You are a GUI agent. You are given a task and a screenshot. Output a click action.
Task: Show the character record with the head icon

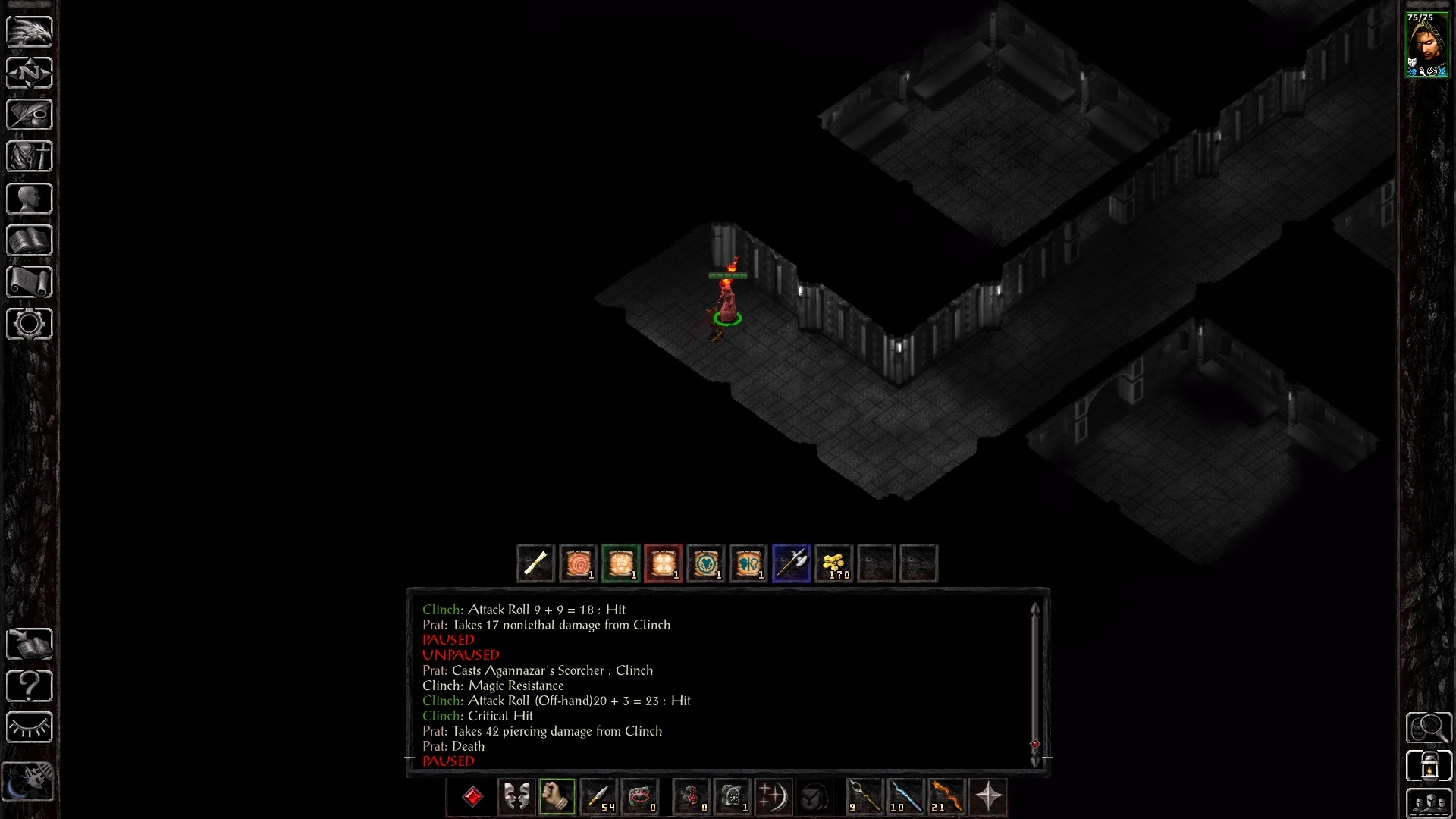(30, 199)
